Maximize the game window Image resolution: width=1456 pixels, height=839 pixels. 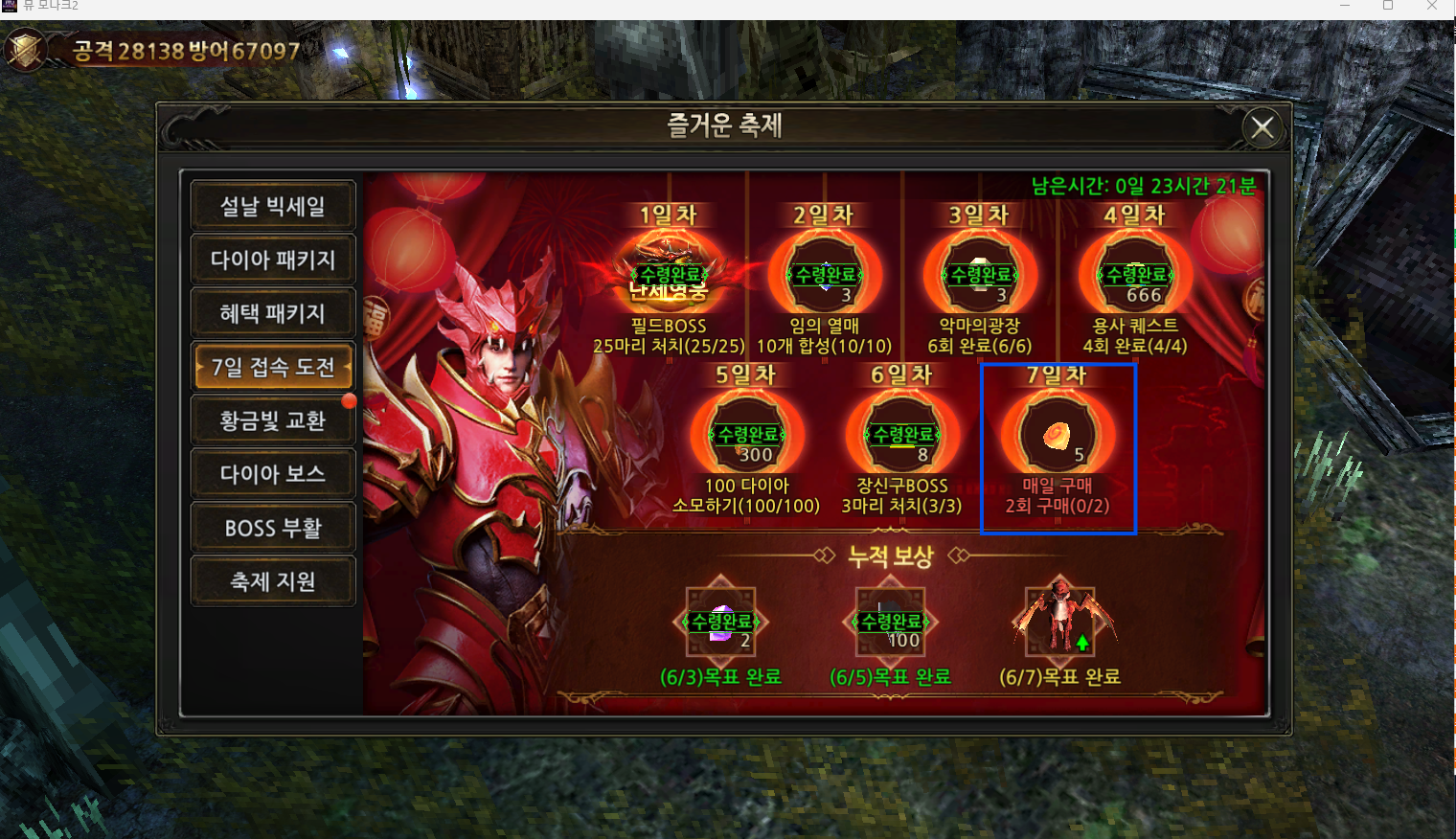(1388, 6)
